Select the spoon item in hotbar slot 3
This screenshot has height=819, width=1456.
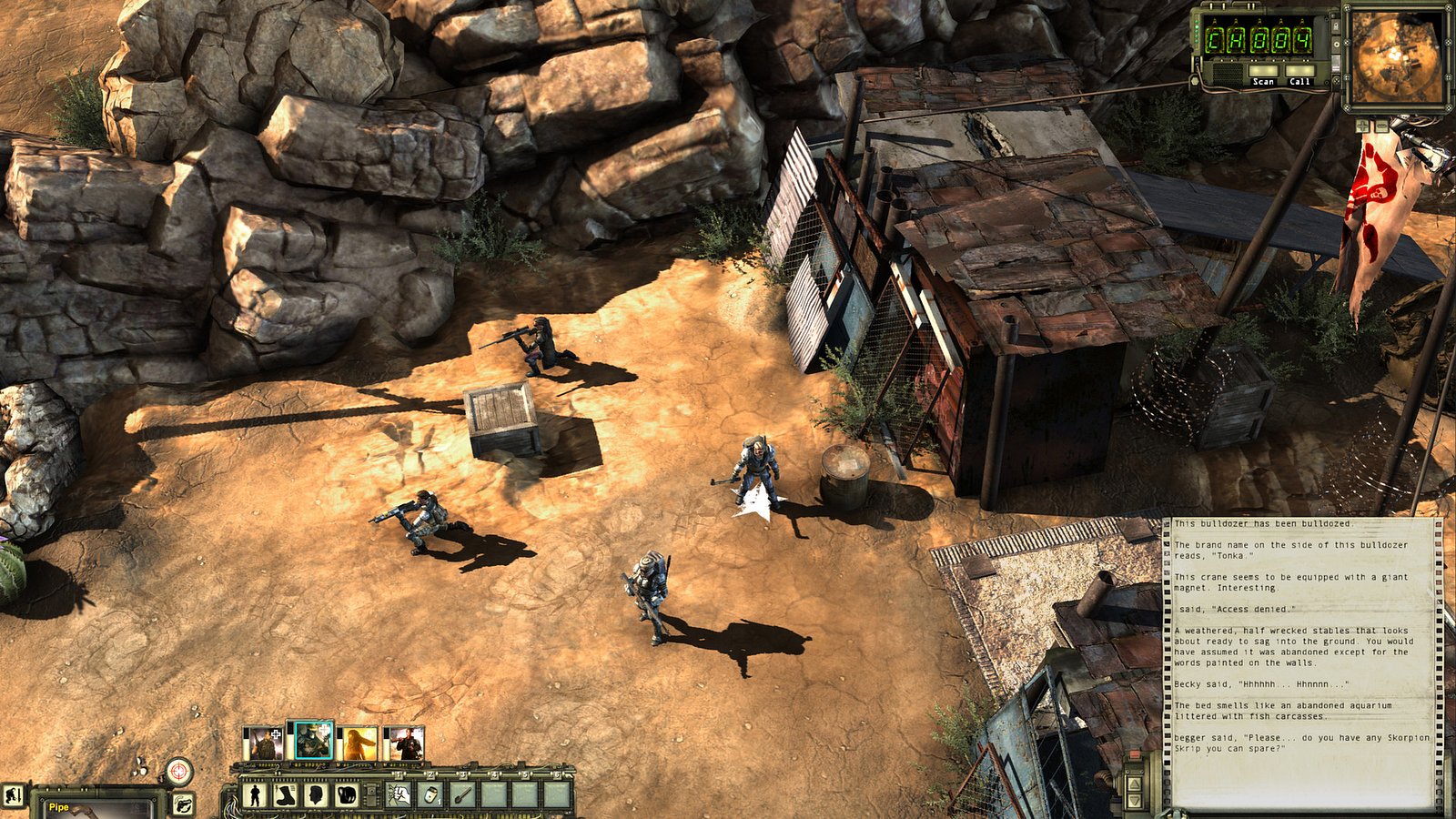tap(461, 794)
